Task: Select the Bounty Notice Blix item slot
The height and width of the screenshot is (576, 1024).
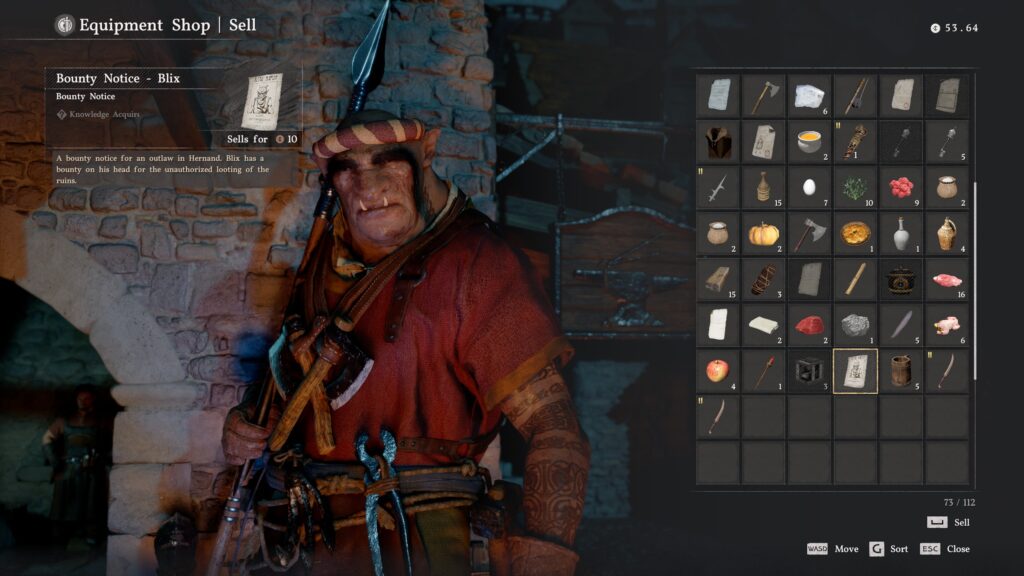Action: point(855,371)
